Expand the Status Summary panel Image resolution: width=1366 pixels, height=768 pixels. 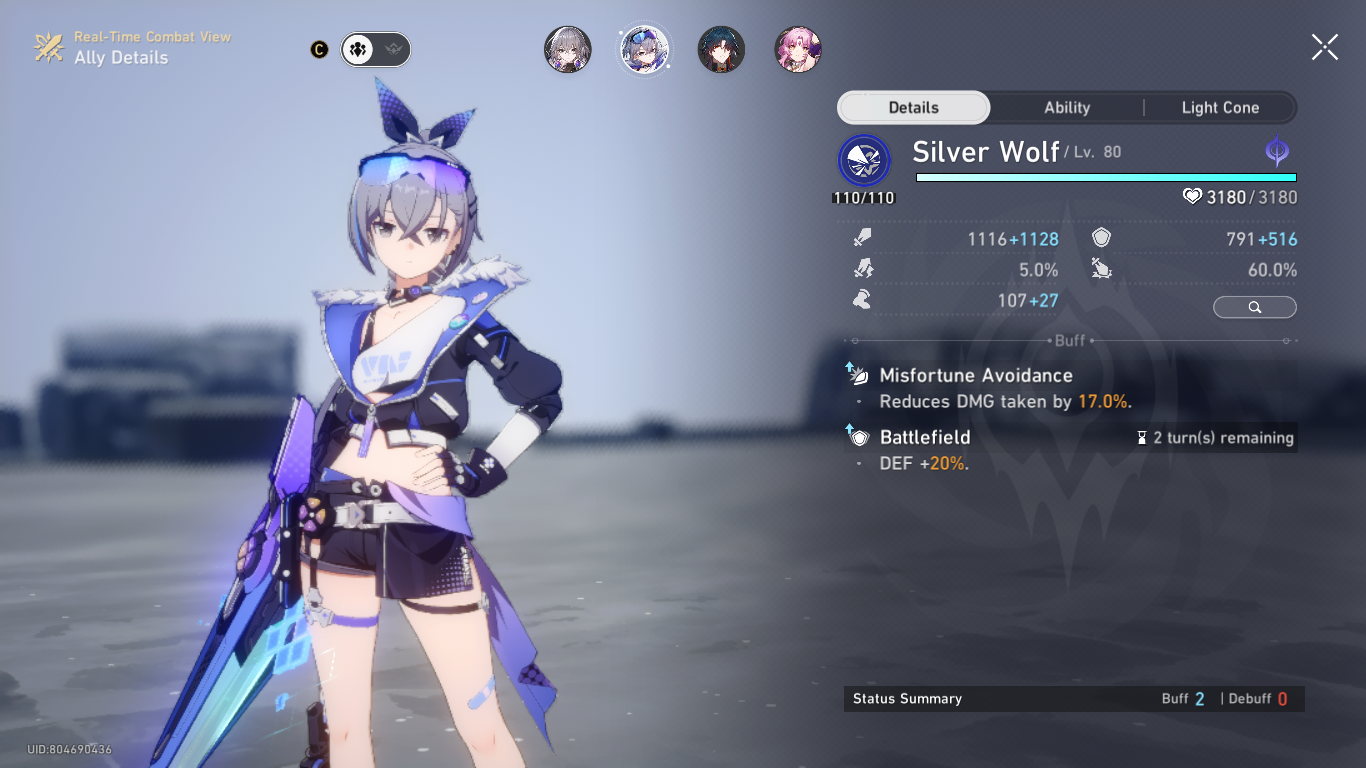[x=905, y=698]
